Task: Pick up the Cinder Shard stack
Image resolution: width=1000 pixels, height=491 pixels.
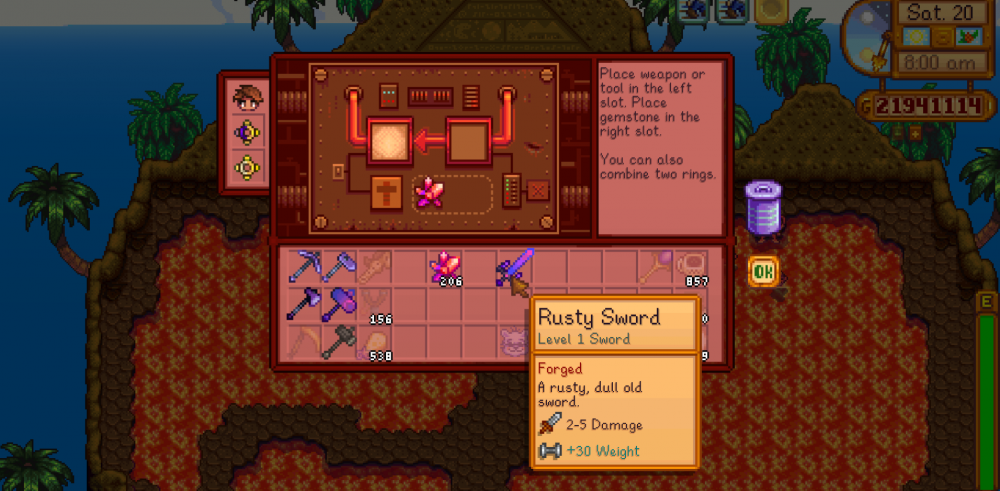Action: tap(444, 268)
